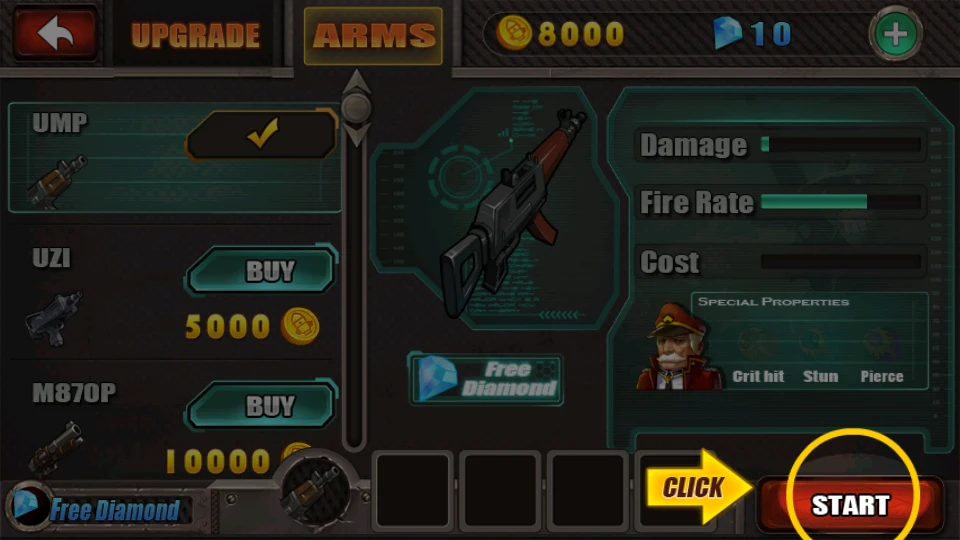
Task: Switch to the Upgrade tab
Action: 196,36
